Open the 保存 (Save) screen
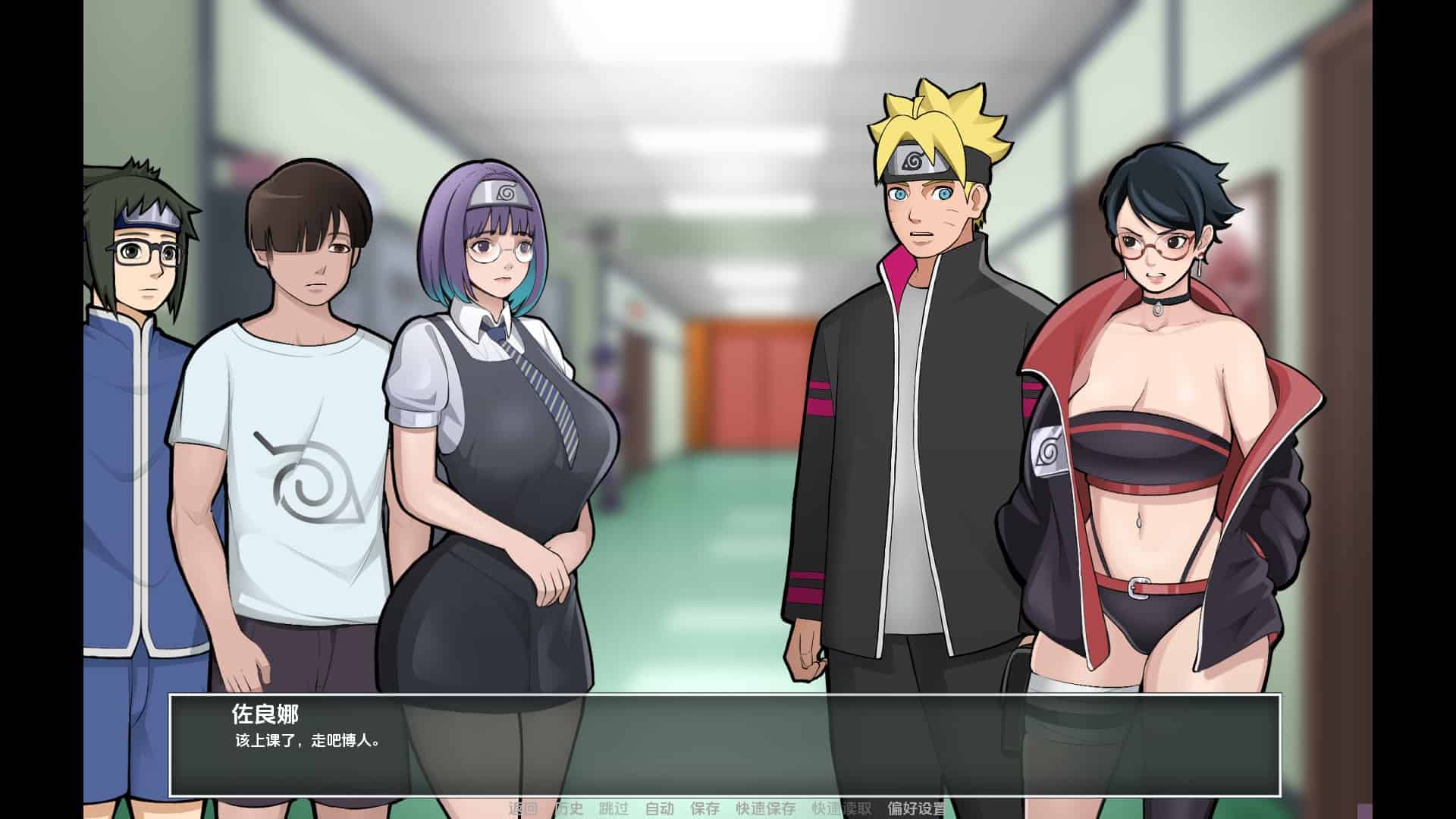This screenshot has height=819, width=1456. point(705,808)
